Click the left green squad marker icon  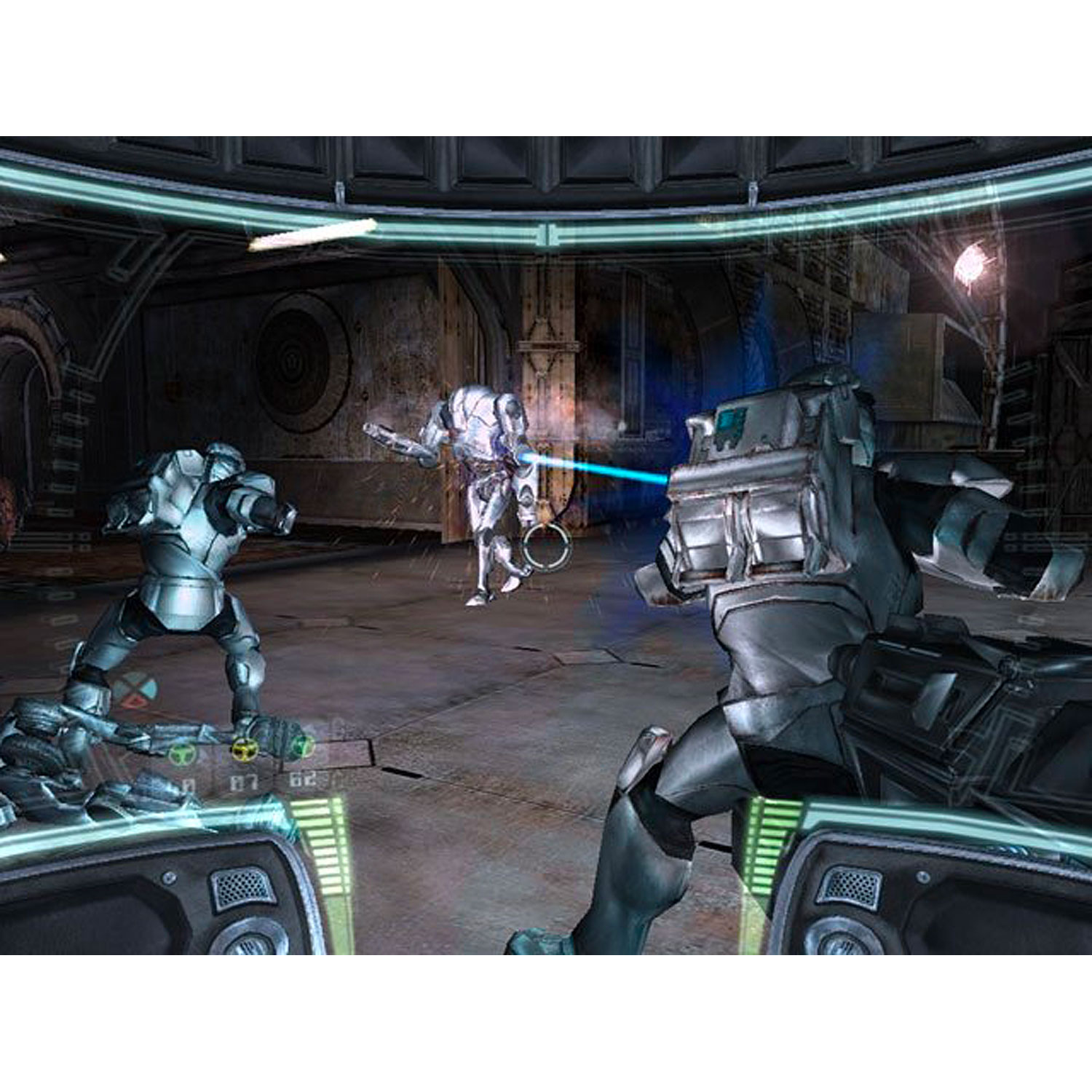(x=182, y=752)
